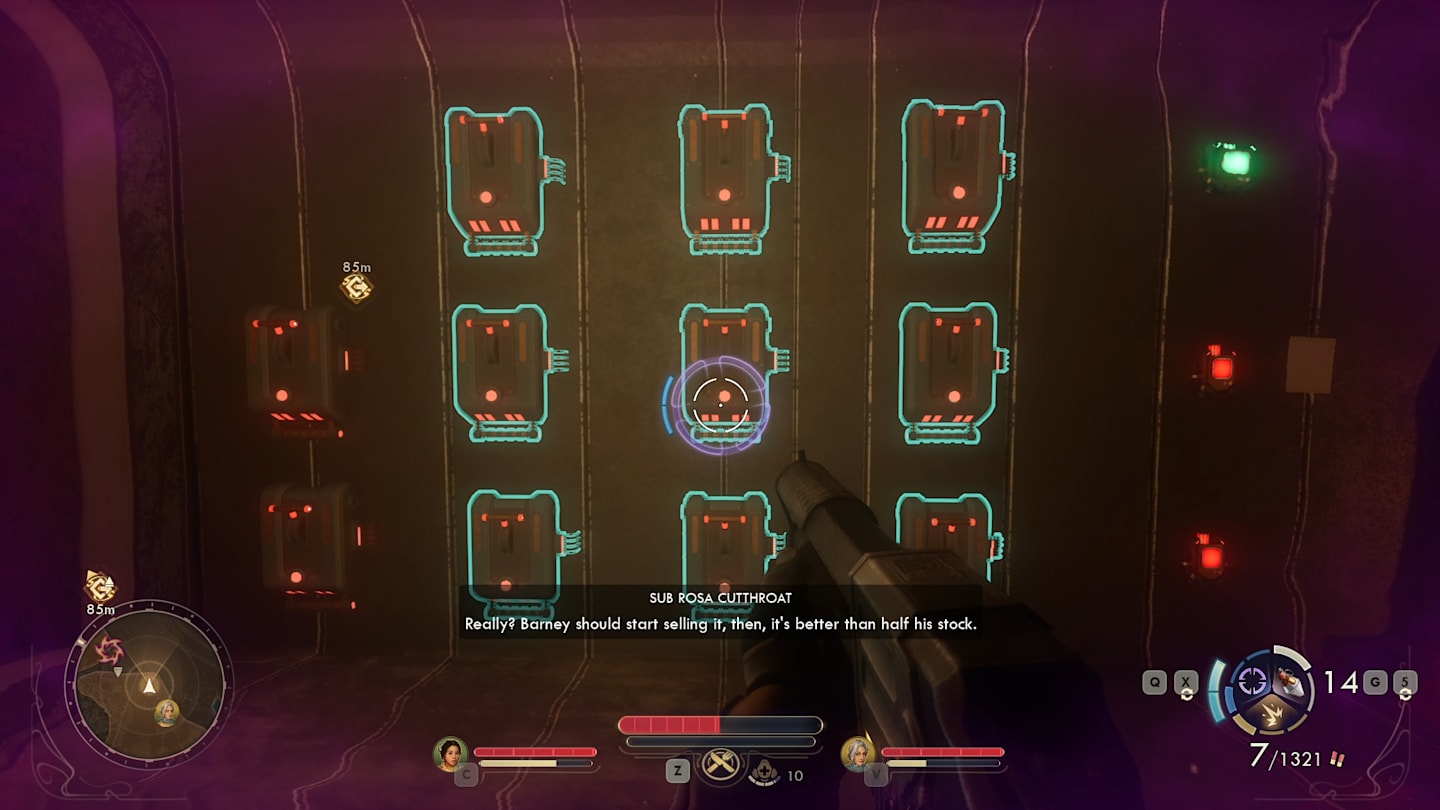Choose the purple crosshair gadget segment

pyautogui.click(x=1251, y=681)
